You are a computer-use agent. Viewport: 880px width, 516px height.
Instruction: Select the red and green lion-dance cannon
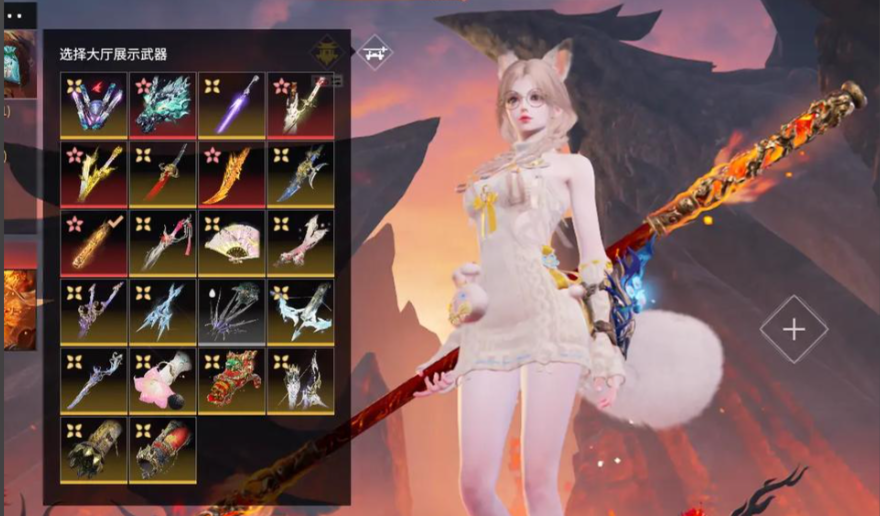pyautogui.click(x=232, y=380)
